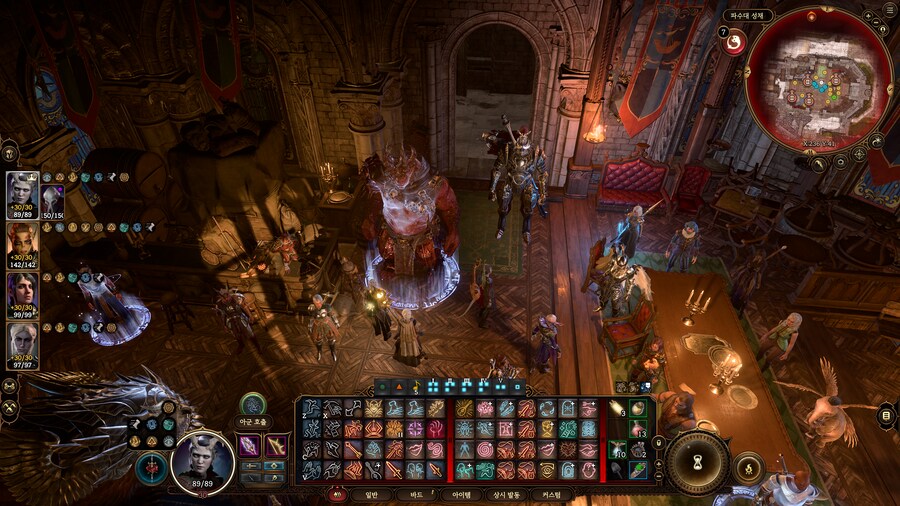Switch to the 커스텀 hotbar tab
This screenshot has width=900, height=506.
pos(552,494)
